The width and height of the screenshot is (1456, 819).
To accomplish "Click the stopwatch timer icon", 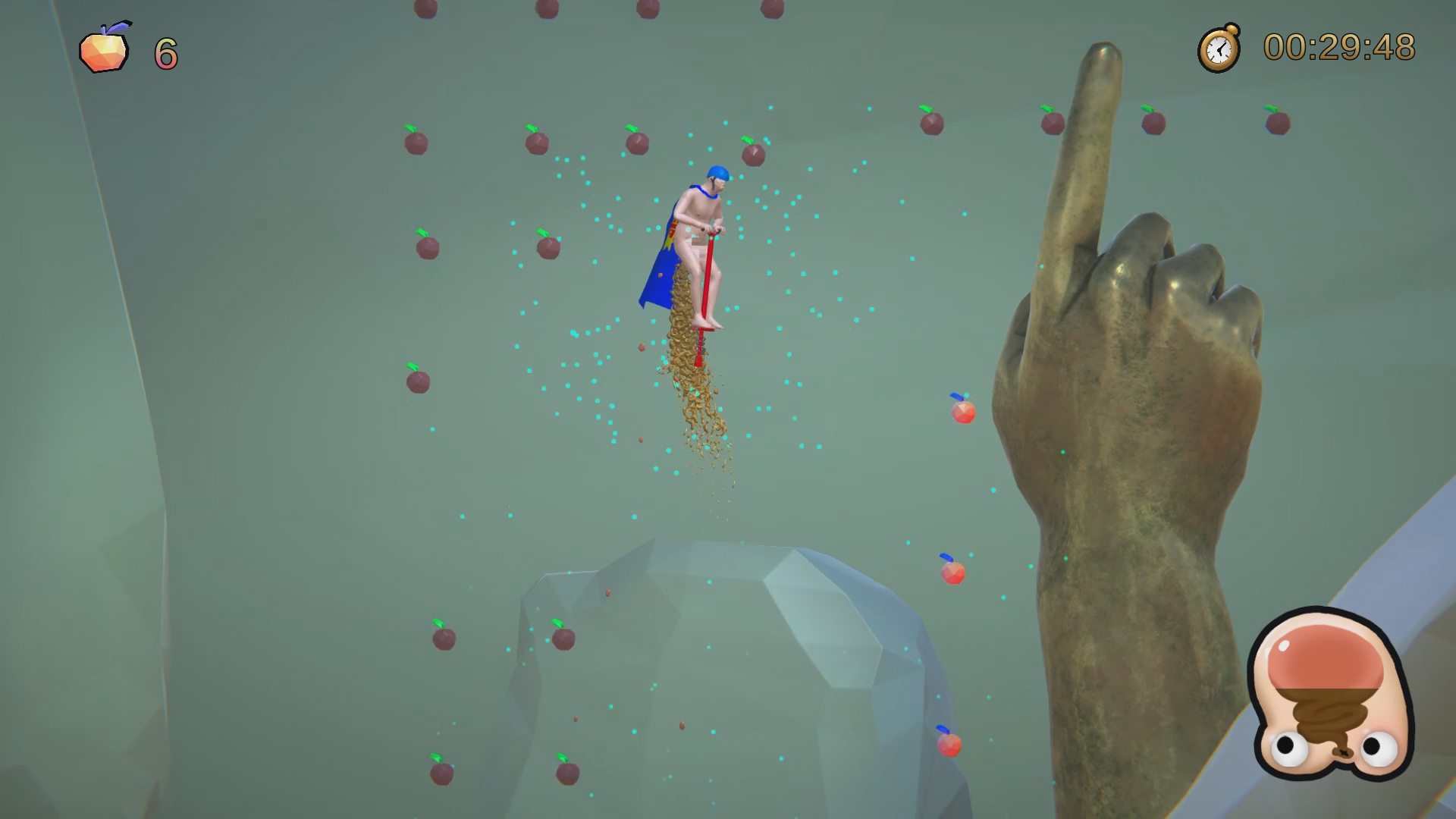I will [1220, 49].
